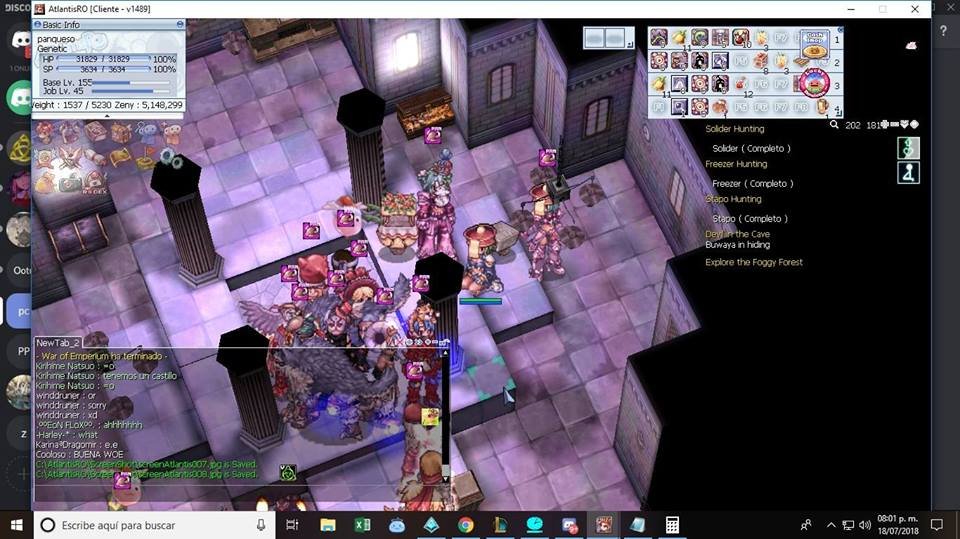Select the Freezer Hunting quest entry
Image resolution: width=960 pixels, height=539 pixels.
click(736, 164)
